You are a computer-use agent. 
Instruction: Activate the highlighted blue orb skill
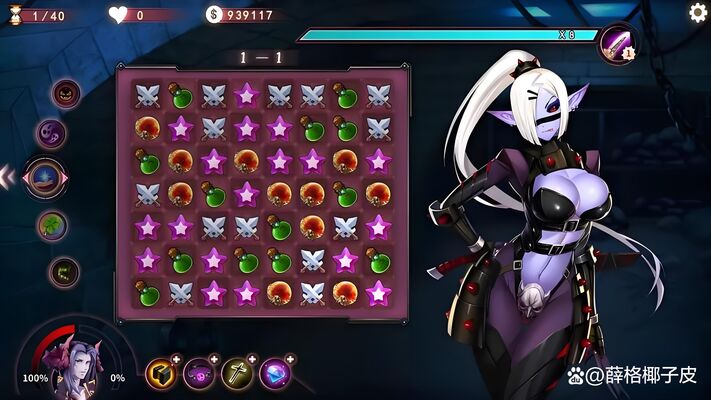(x=45, y=178)
